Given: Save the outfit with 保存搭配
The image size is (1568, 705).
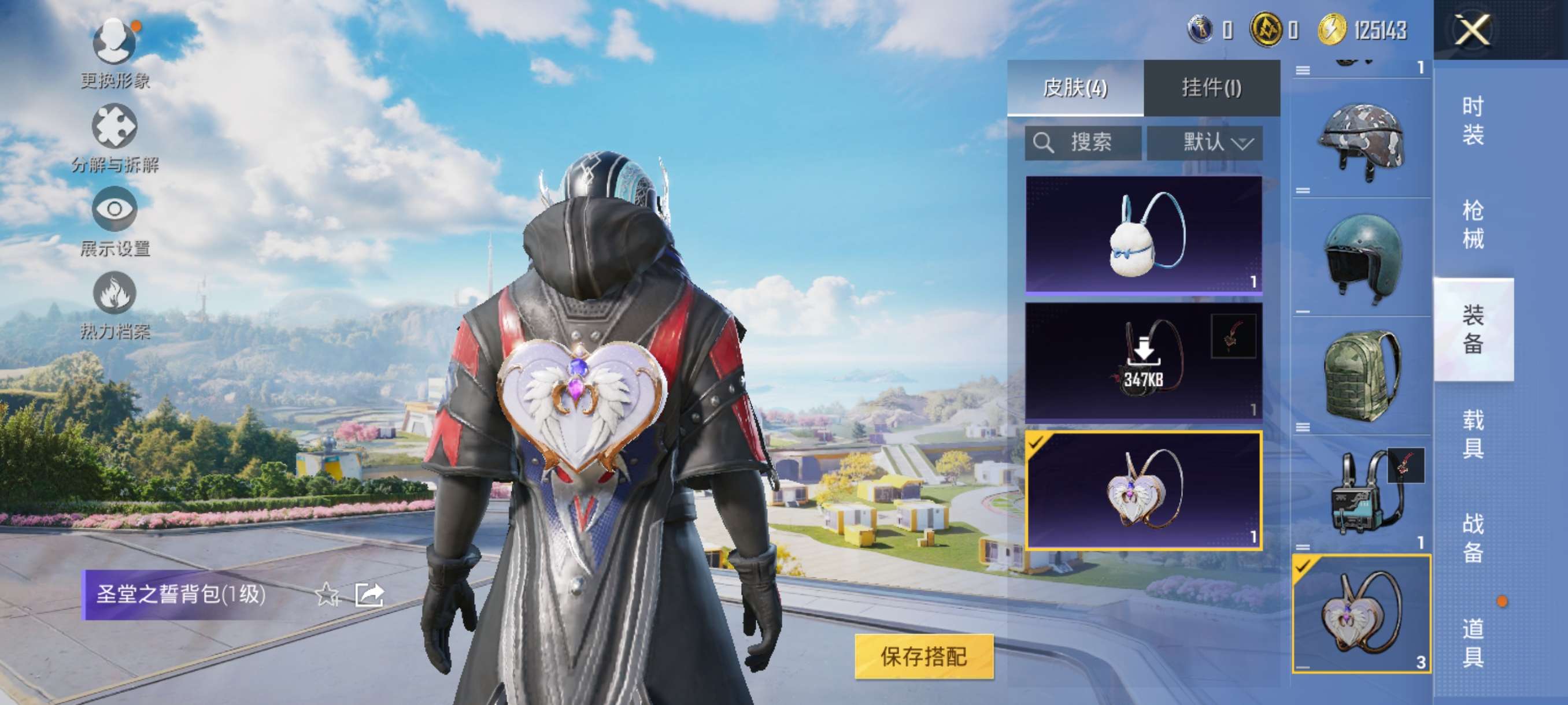Looking at the screenshot, I should coord(923,656).
